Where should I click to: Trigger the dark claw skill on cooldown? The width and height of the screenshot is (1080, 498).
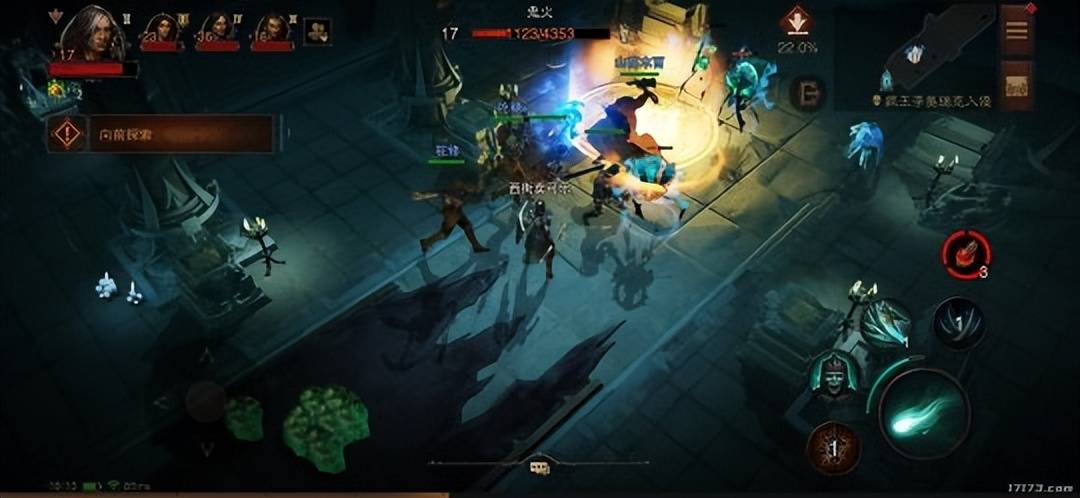(x=958, y=324)
